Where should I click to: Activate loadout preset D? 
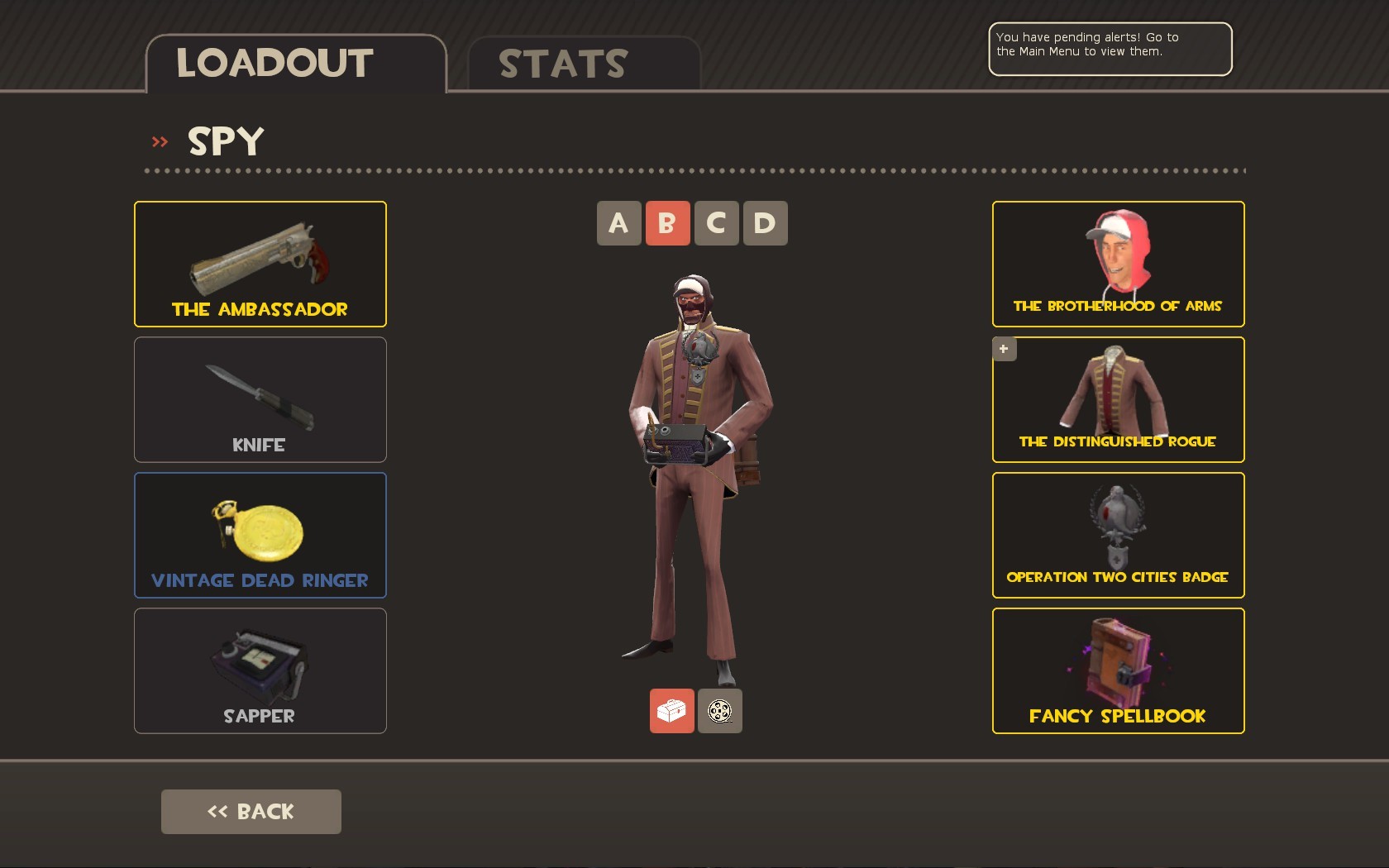pos(765,222)
